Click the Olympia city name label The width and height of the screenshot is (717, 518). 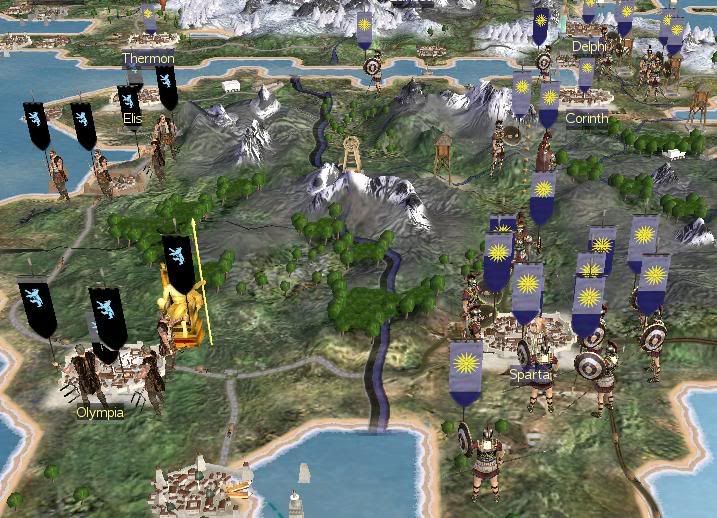(x=100, y=412)
